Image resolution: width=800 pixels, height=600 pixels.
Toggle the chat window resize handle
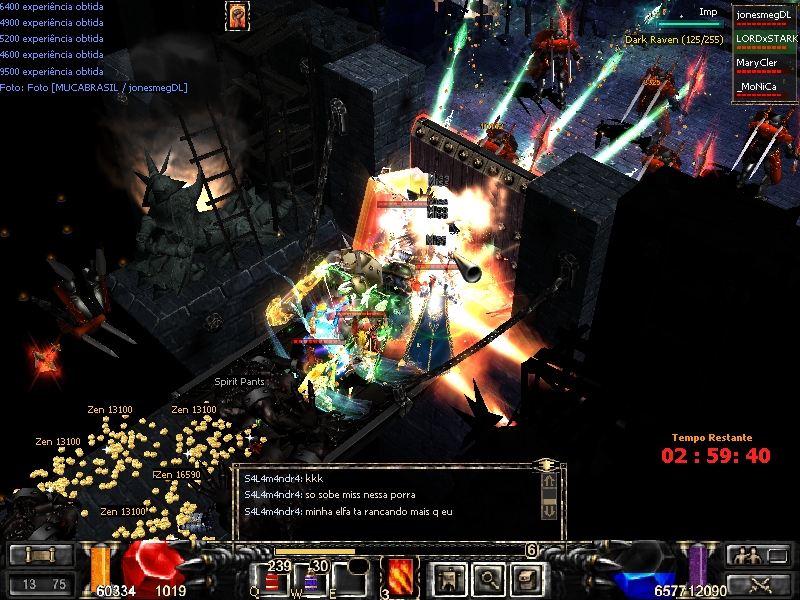point(547,465)
